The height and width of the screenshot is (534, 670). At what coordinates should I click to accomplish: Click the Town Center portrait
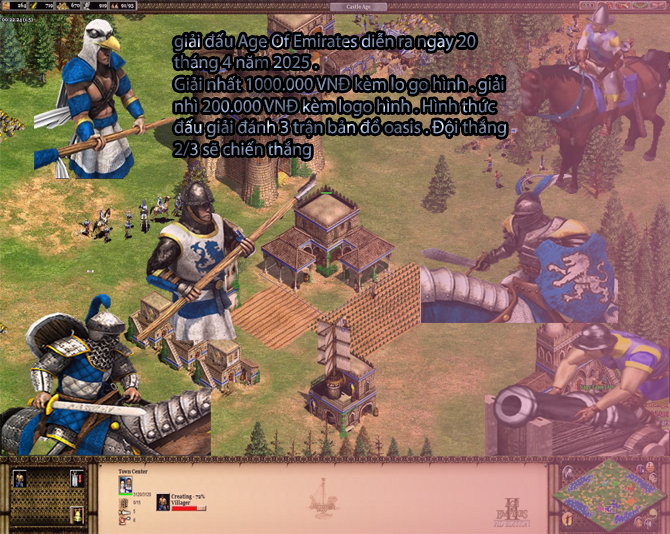tap(126, 485)
